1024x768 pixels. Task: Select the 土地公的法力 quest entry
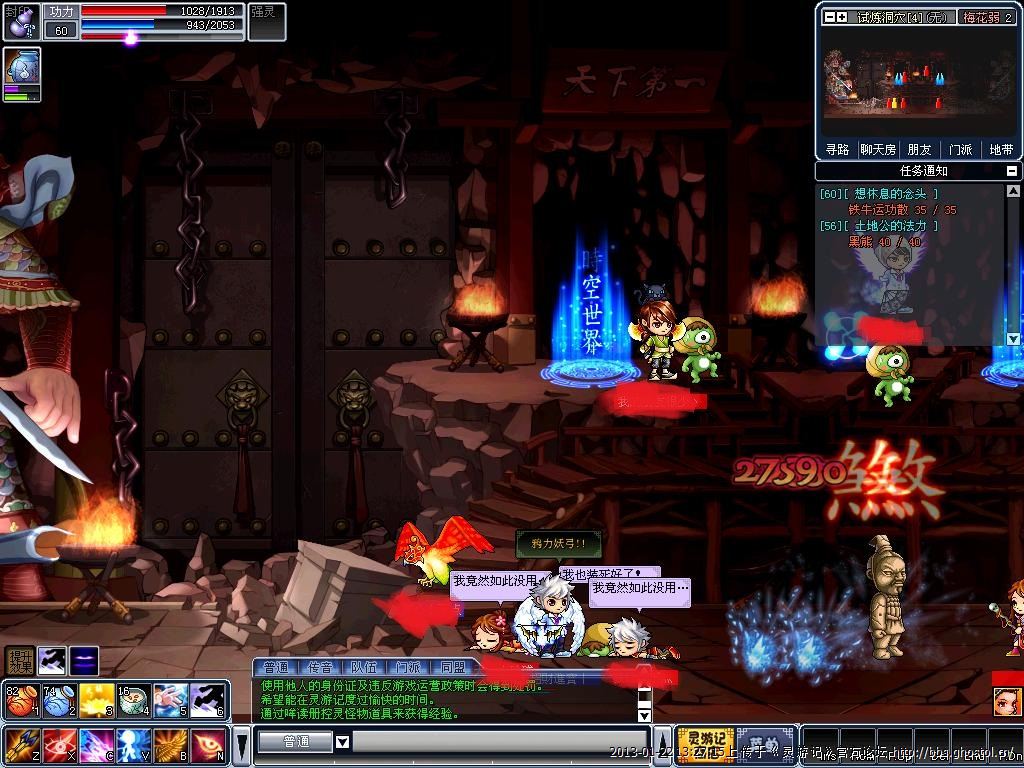click(x=892, y=226)
